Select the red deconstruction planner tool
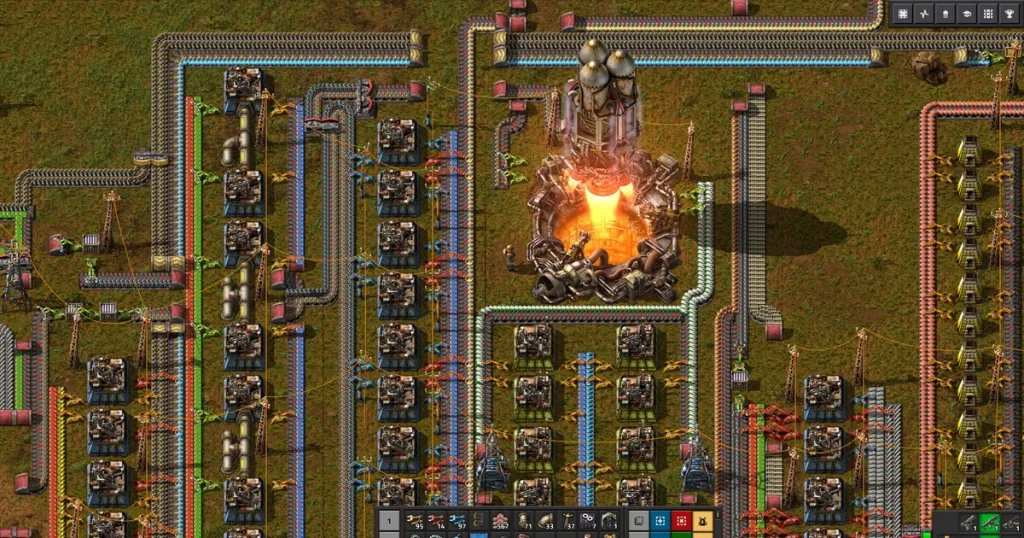The height and width of the screenshot is (538, 1024). point(682,521)
